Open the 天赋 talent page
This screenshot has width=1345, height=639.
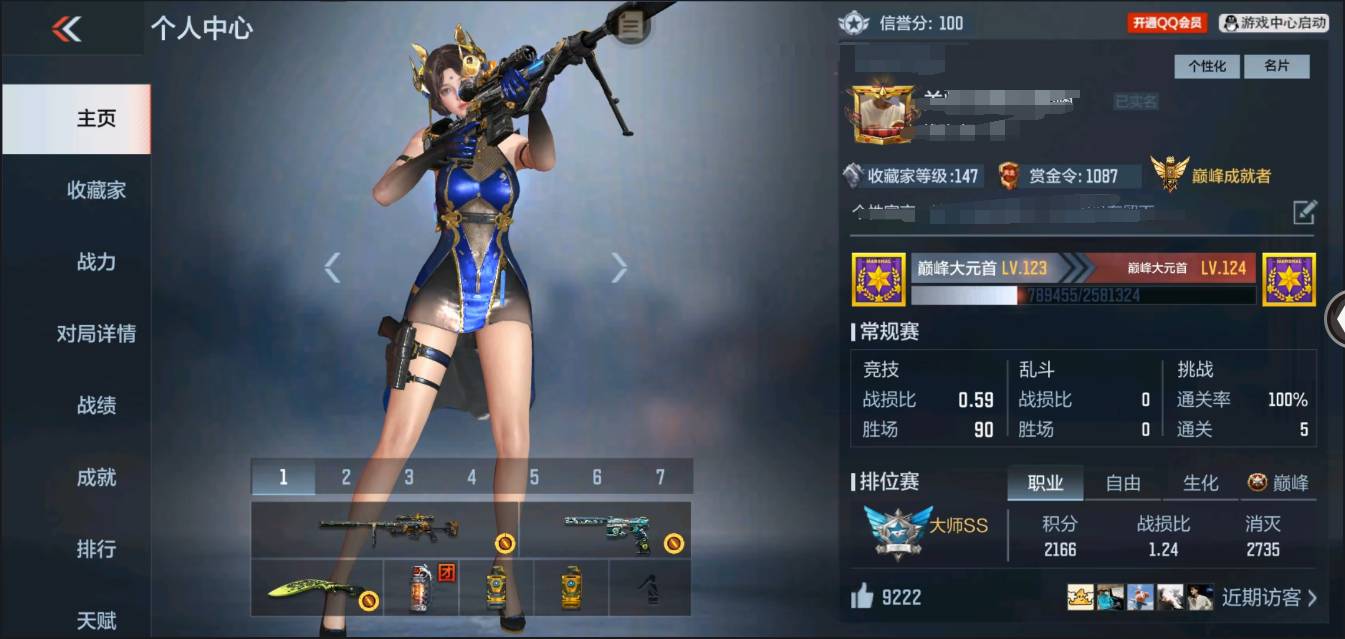(96, 620)
